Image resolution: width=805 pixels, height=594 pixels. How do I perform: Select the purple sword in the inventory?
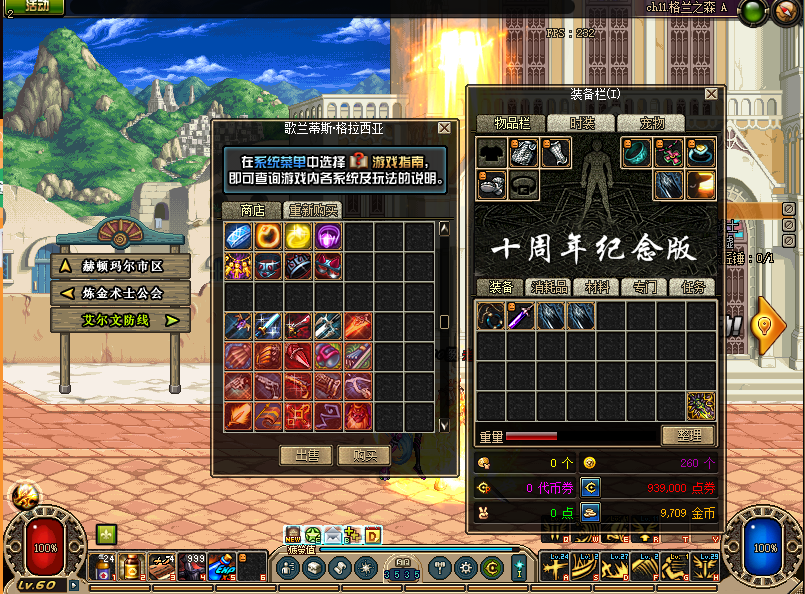(520, 317)
